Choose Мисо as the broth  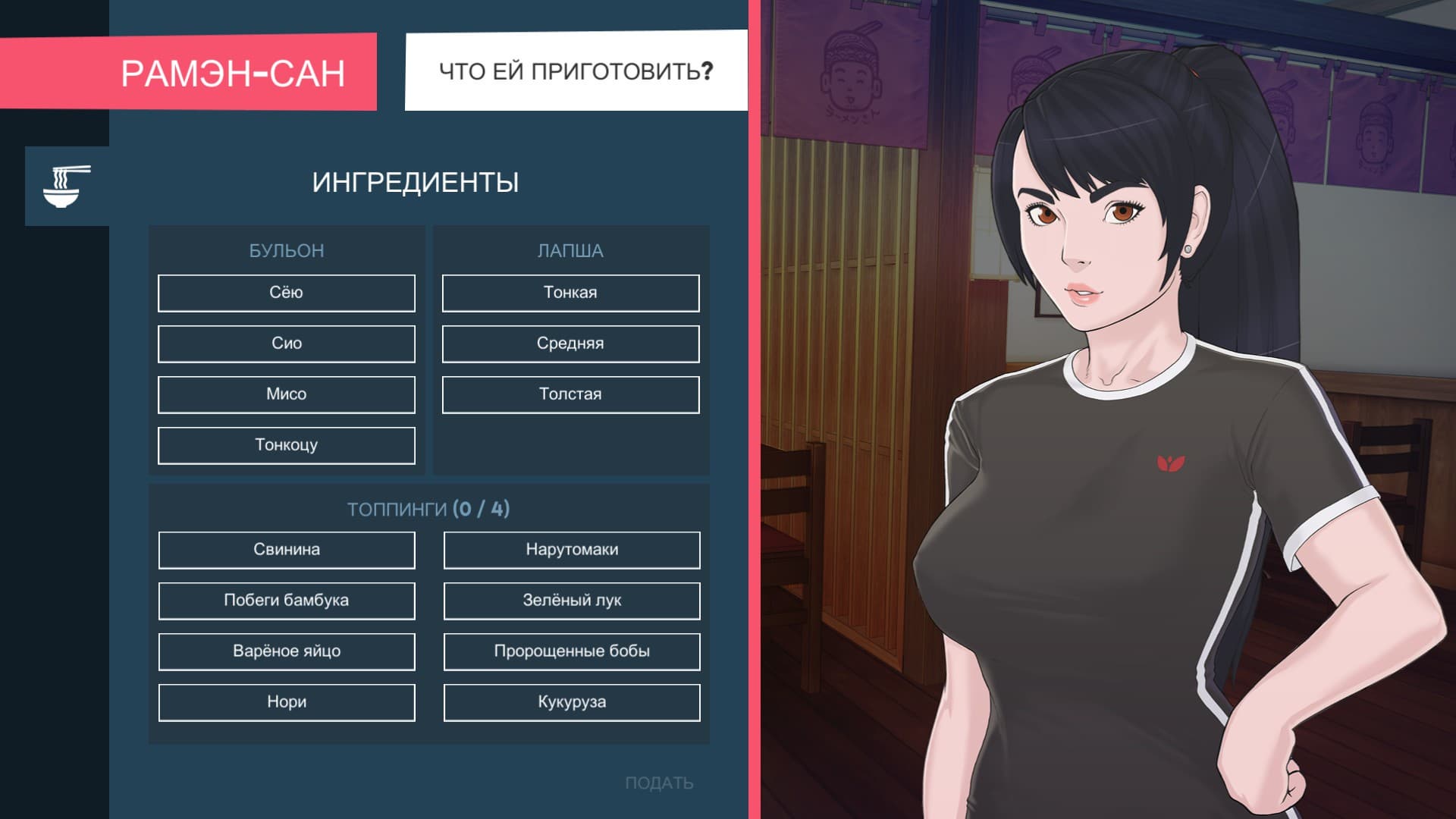coord(286,394)
